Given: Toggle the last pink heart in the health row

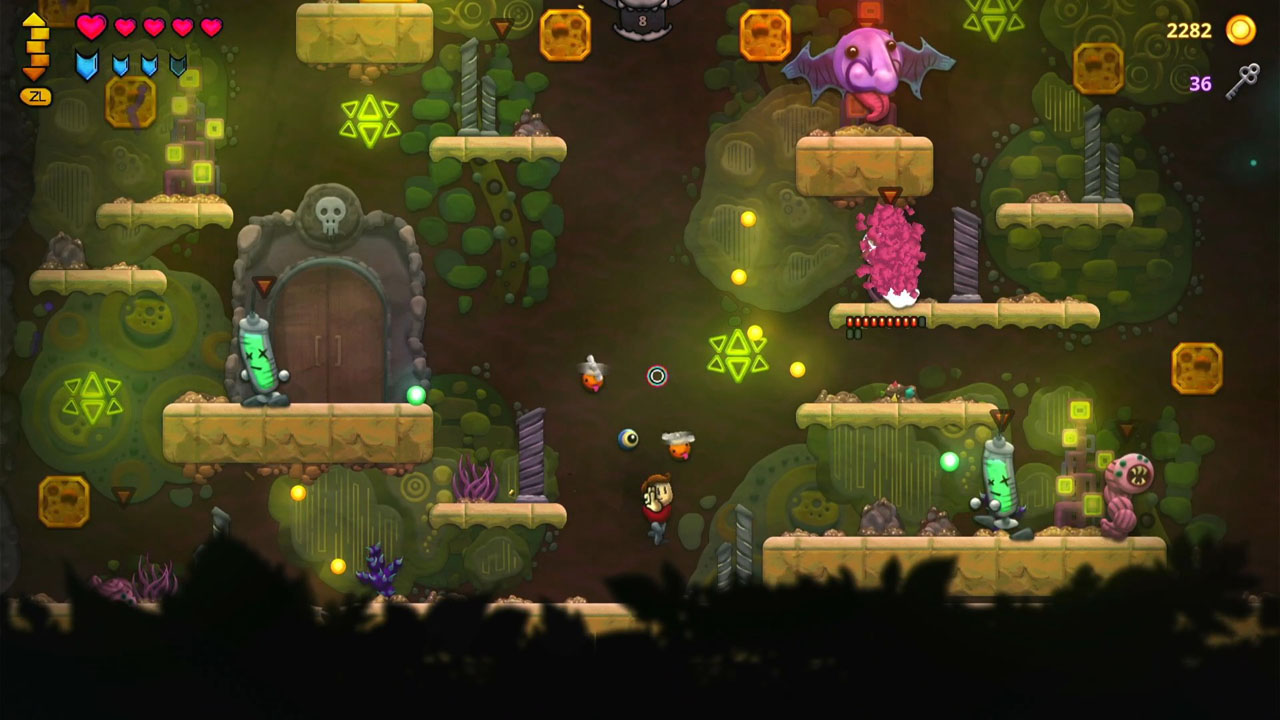Looking at the screenshot, I should [210, 25].
